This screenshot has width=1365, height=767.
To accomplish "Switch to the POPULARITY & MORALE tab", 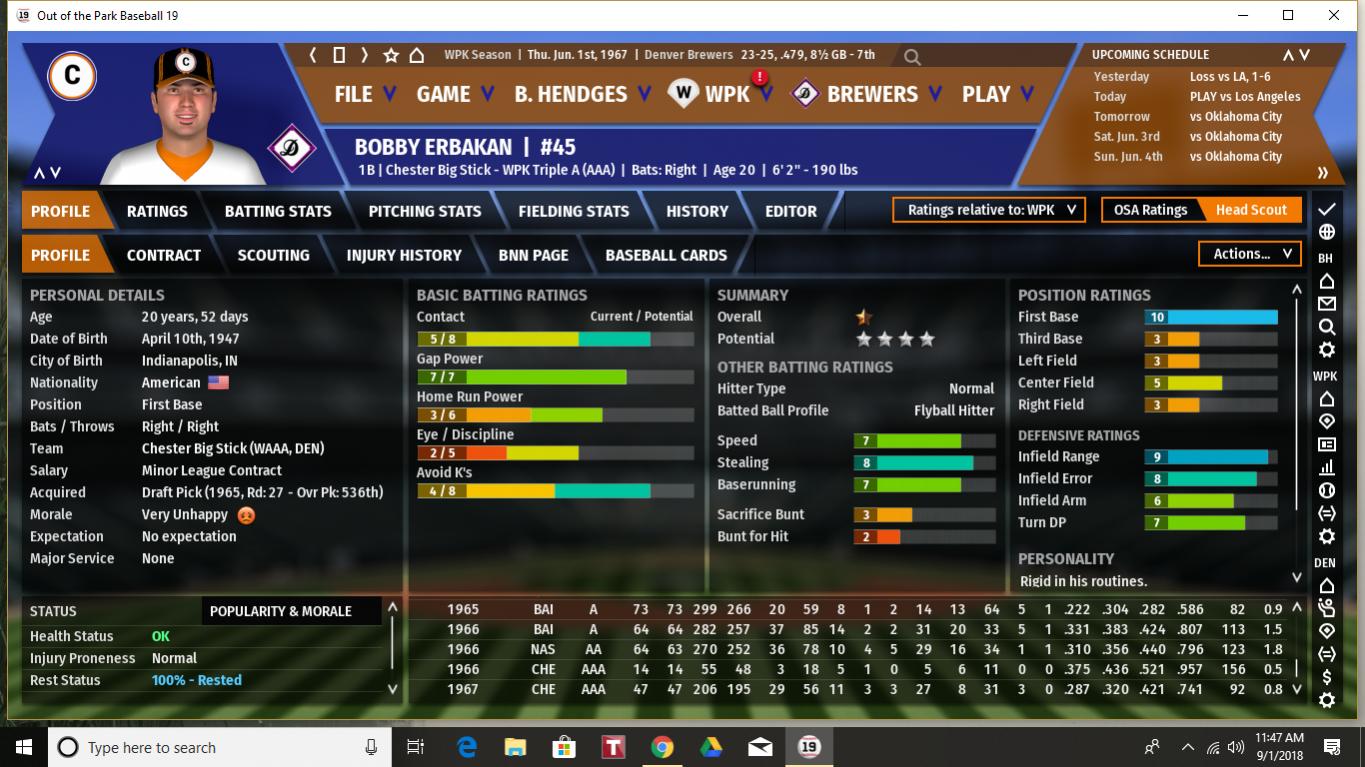I will click(281, 611).
